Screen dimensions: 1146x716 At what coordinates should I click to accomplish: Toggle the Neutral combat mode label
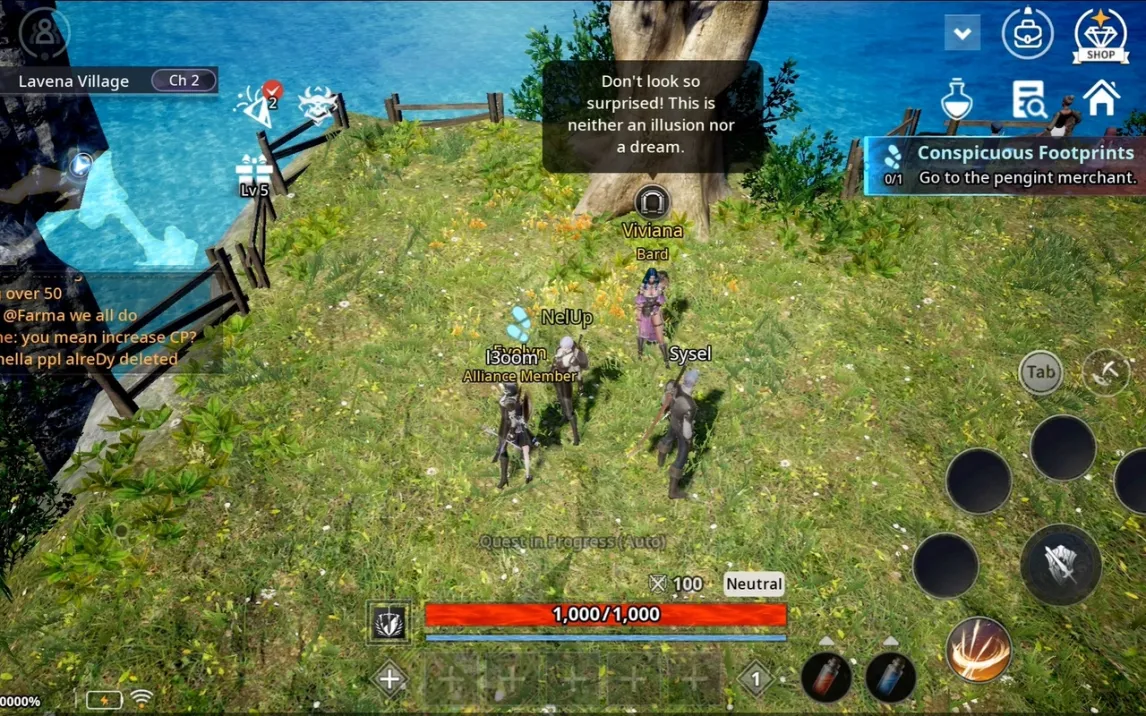[754, 584]
